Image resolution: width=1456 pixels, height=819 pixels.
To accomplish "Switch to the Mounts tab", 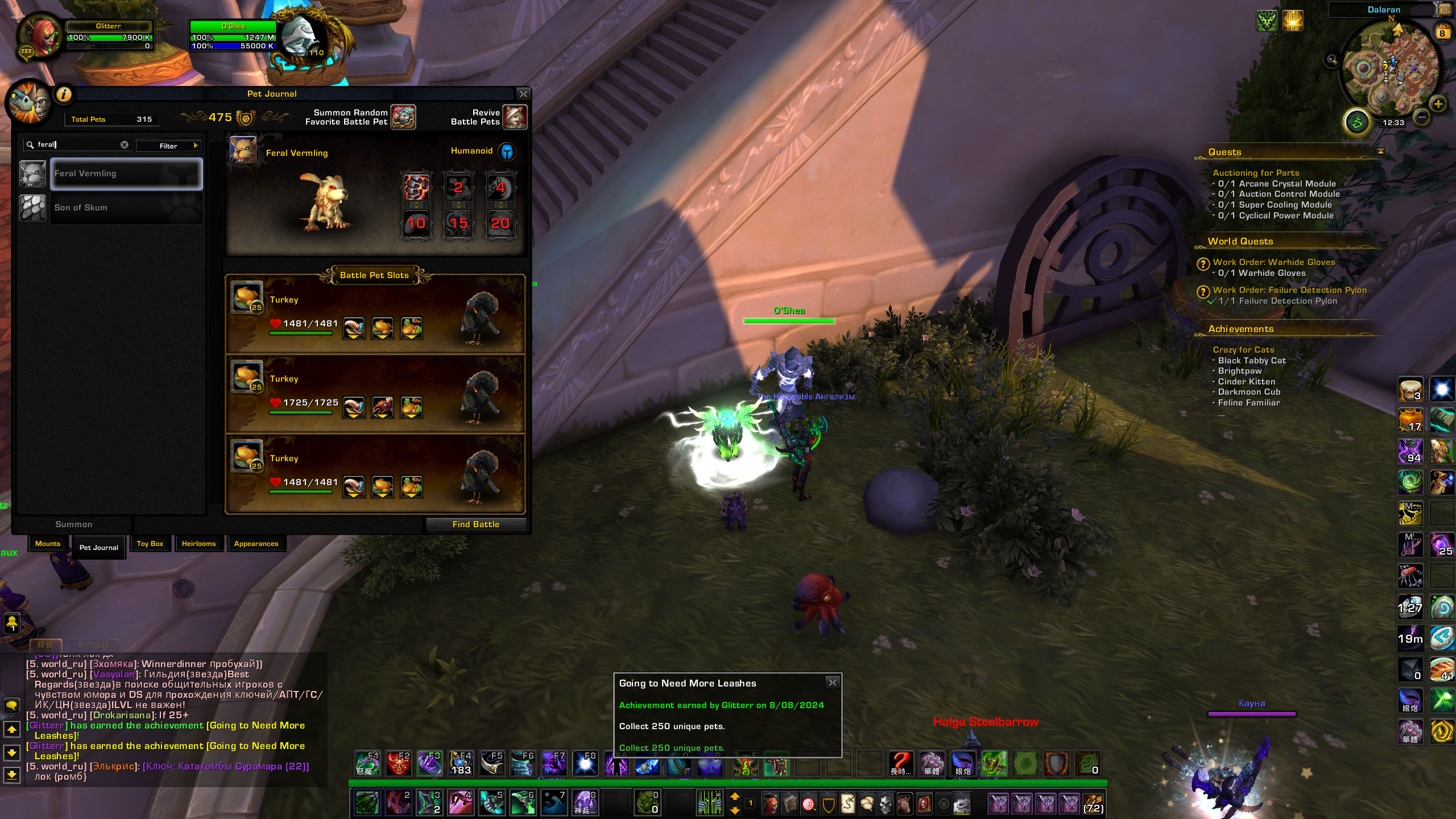I will tap(48, 544).
